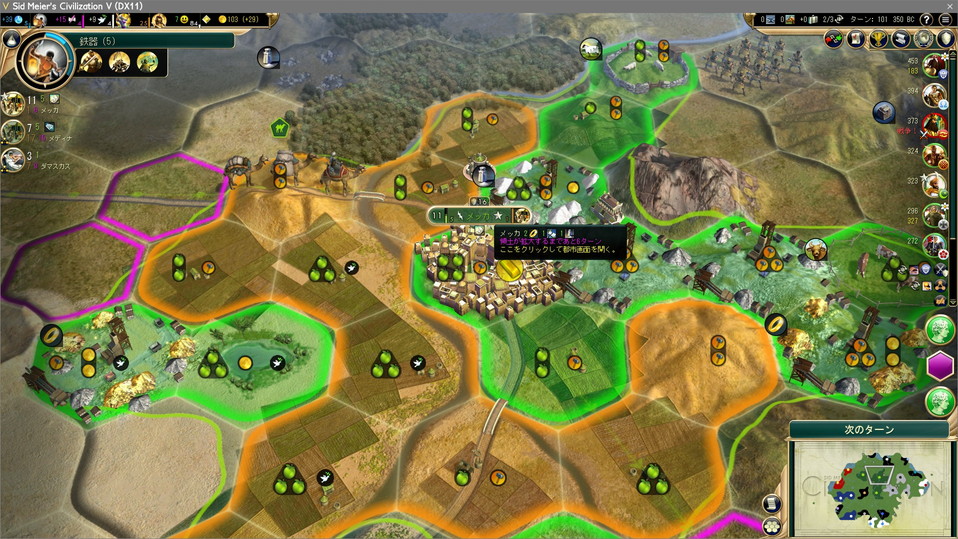Select メッカ in the city list
The image size is (958, 539).
(x=14, y=103)
